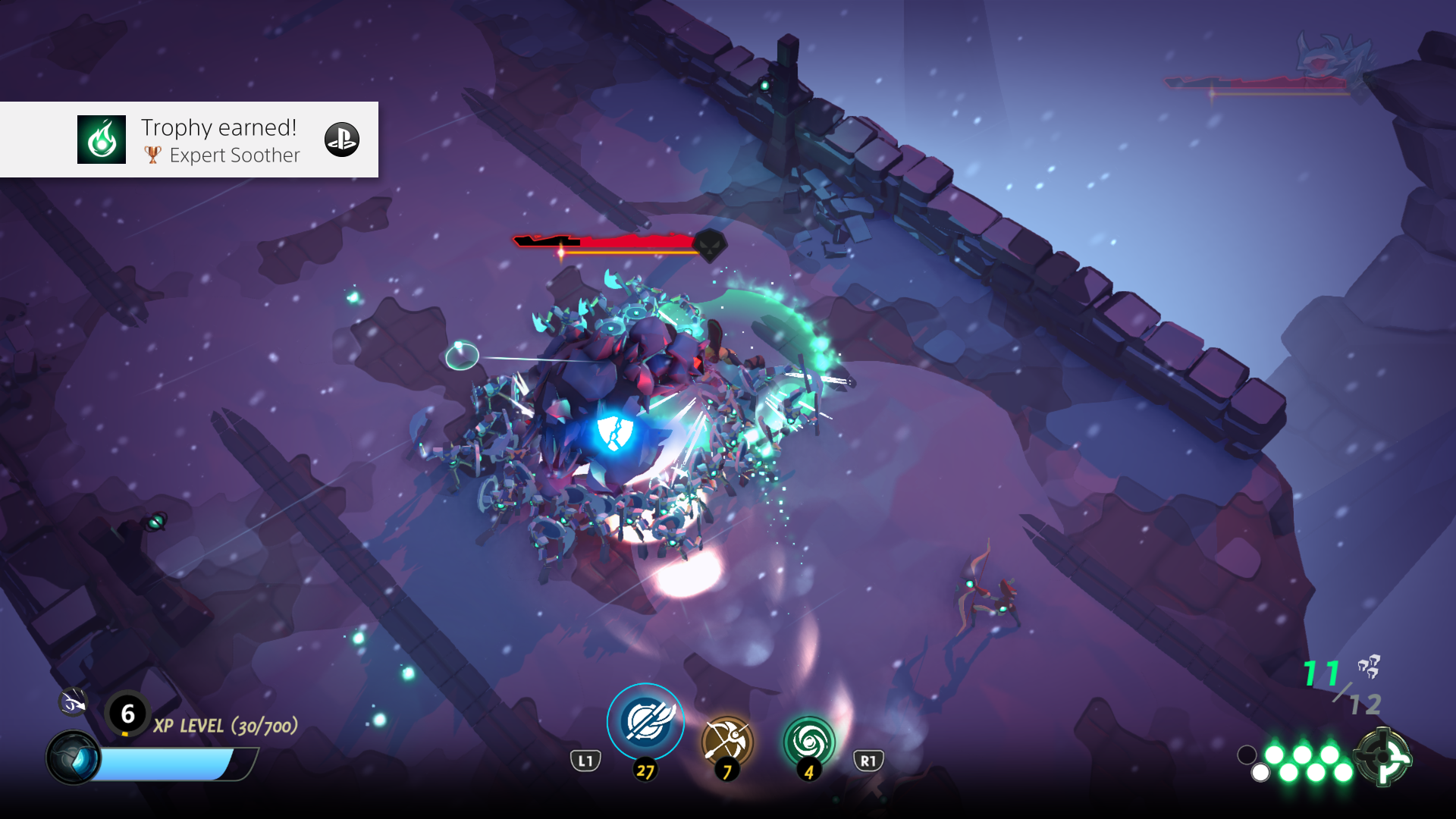Activate the brown bow and arrow ability
Screen dimensions: 1456x819
727,741
